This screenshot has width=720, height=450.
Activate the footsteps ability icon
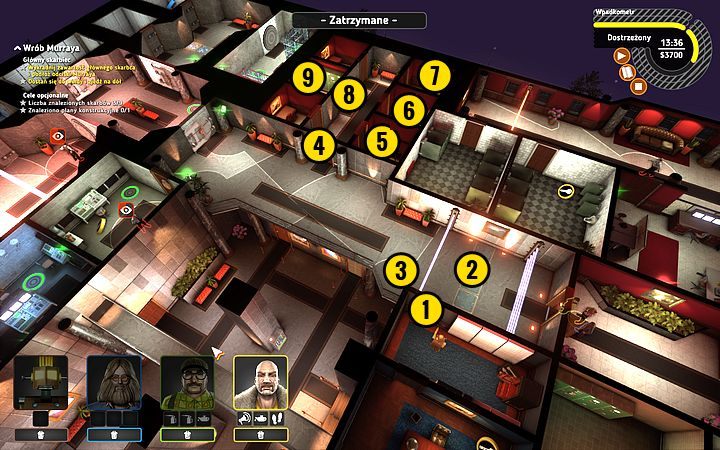point(276,417)
